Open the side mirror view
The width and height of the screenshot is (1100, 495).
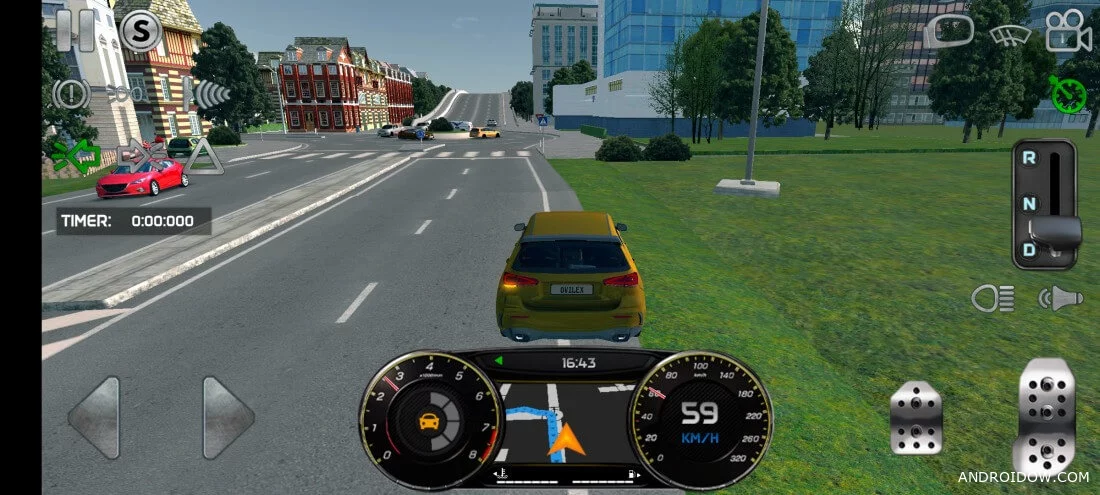point(949,32)
